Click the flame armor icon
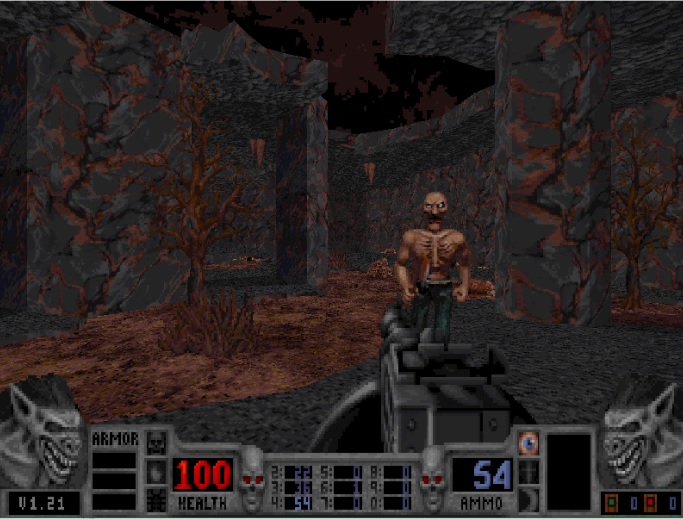683x519 pixels. coord(155,469)
